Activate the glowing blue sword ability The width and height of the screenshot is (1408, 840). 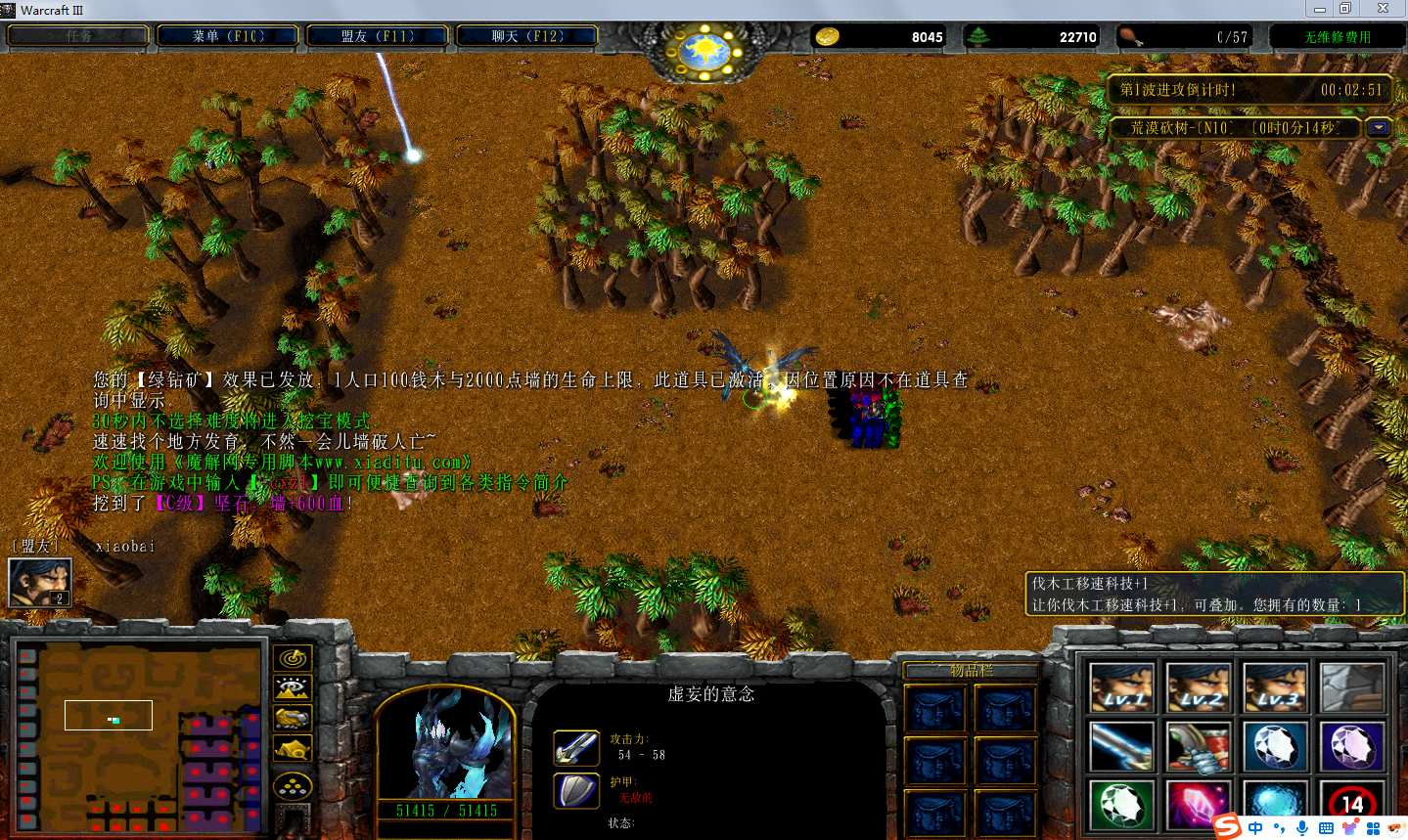pyautogui.click(x=1121, y=747)
